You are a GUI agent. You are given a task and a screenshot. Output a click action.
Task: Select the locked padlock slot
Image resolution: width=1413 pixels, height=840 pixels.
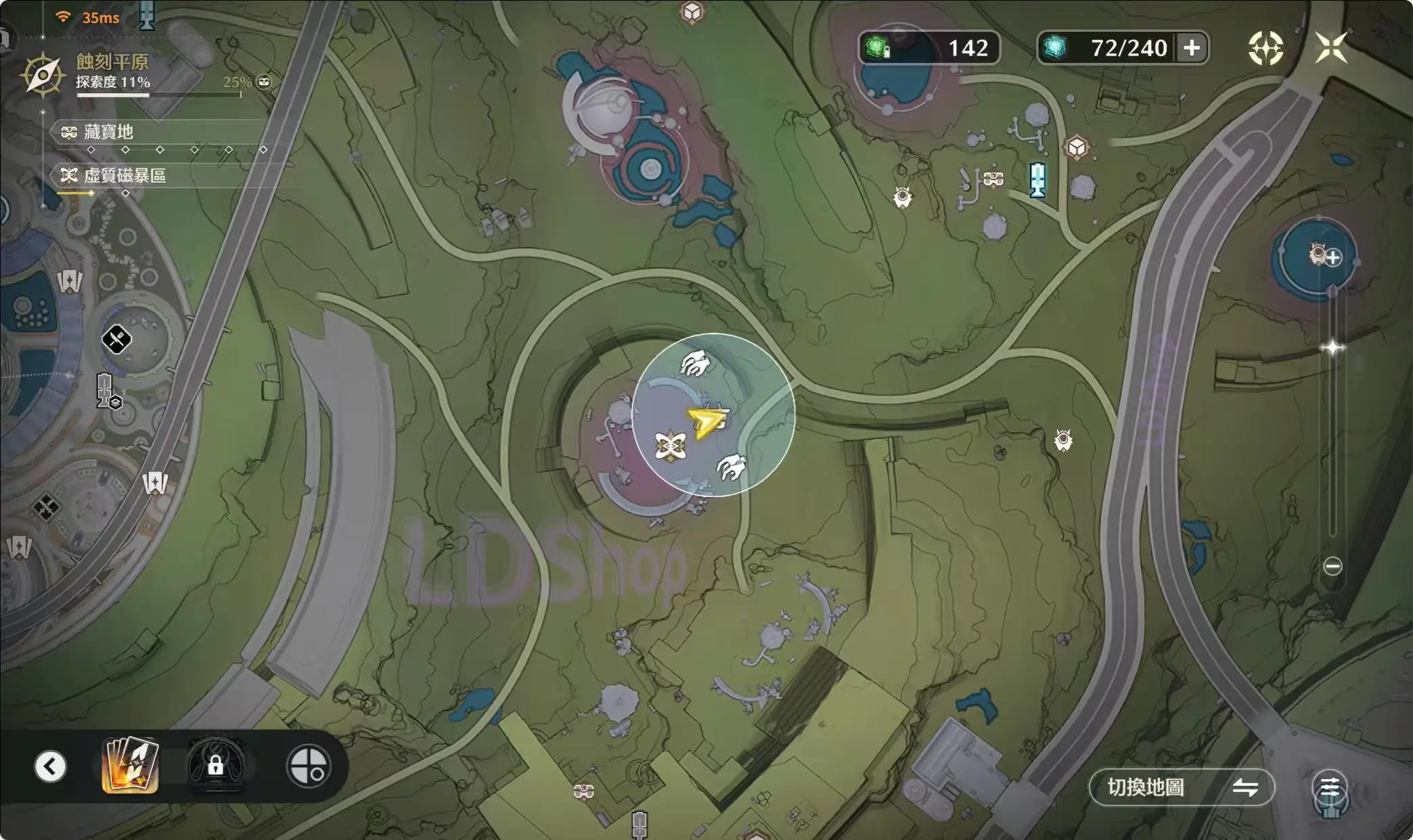pyautogui.click(x=215, y=766)
